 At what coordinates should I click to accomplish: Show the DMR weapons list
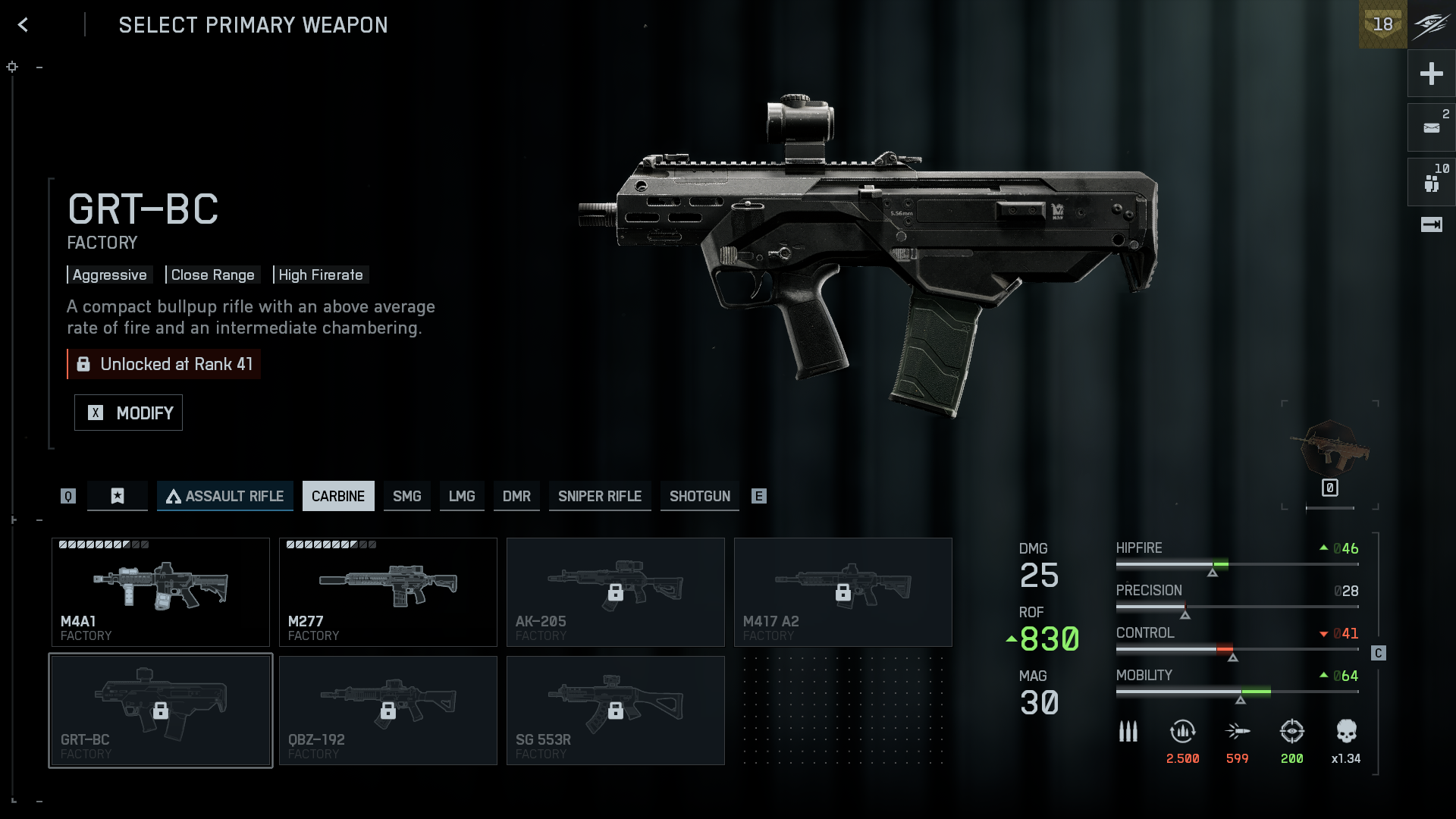click(516, 496)
